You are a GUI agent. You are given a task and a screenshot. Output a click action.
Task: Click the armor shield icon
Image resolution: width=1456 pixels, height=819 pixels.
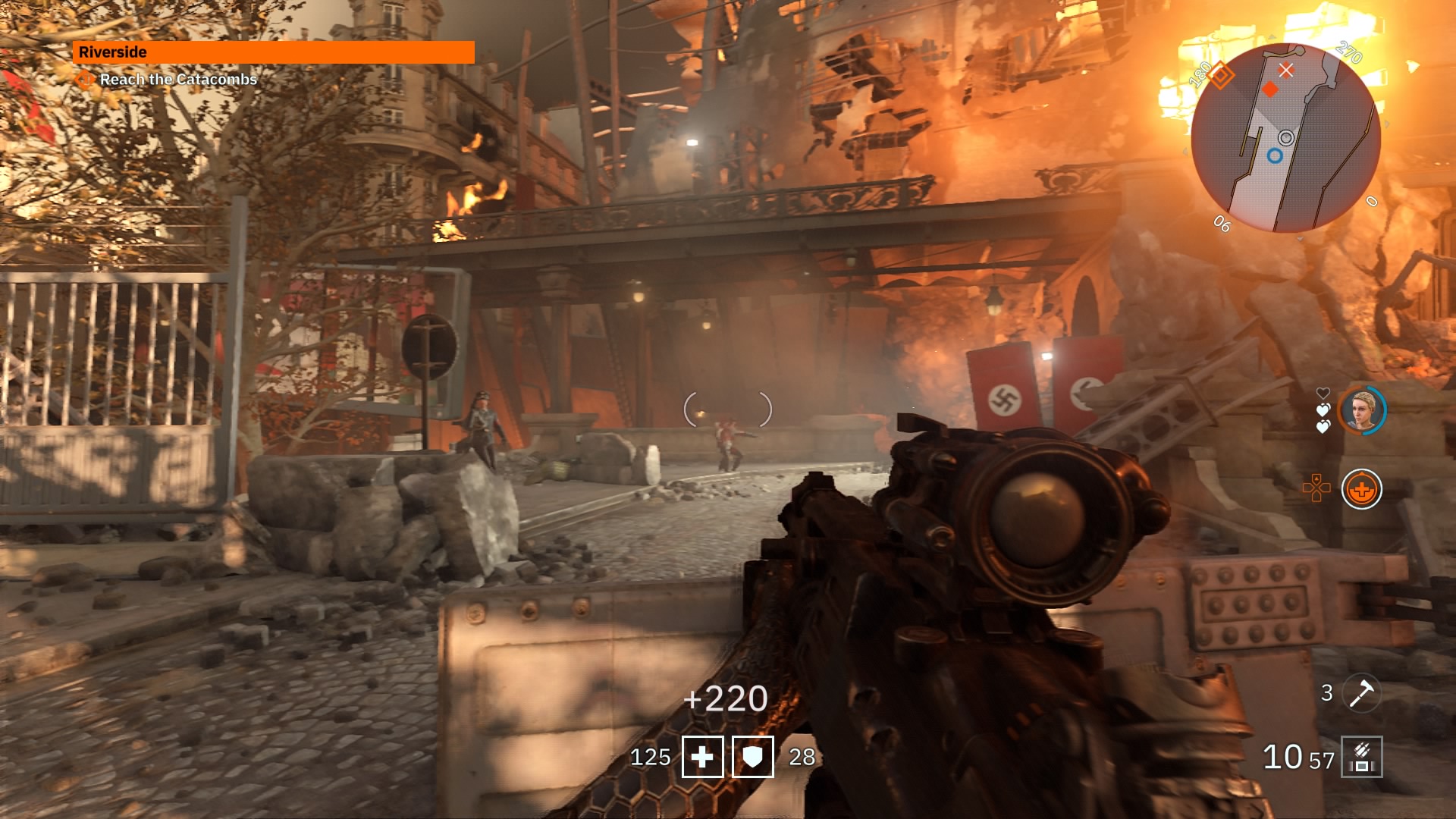click(752, 757)
